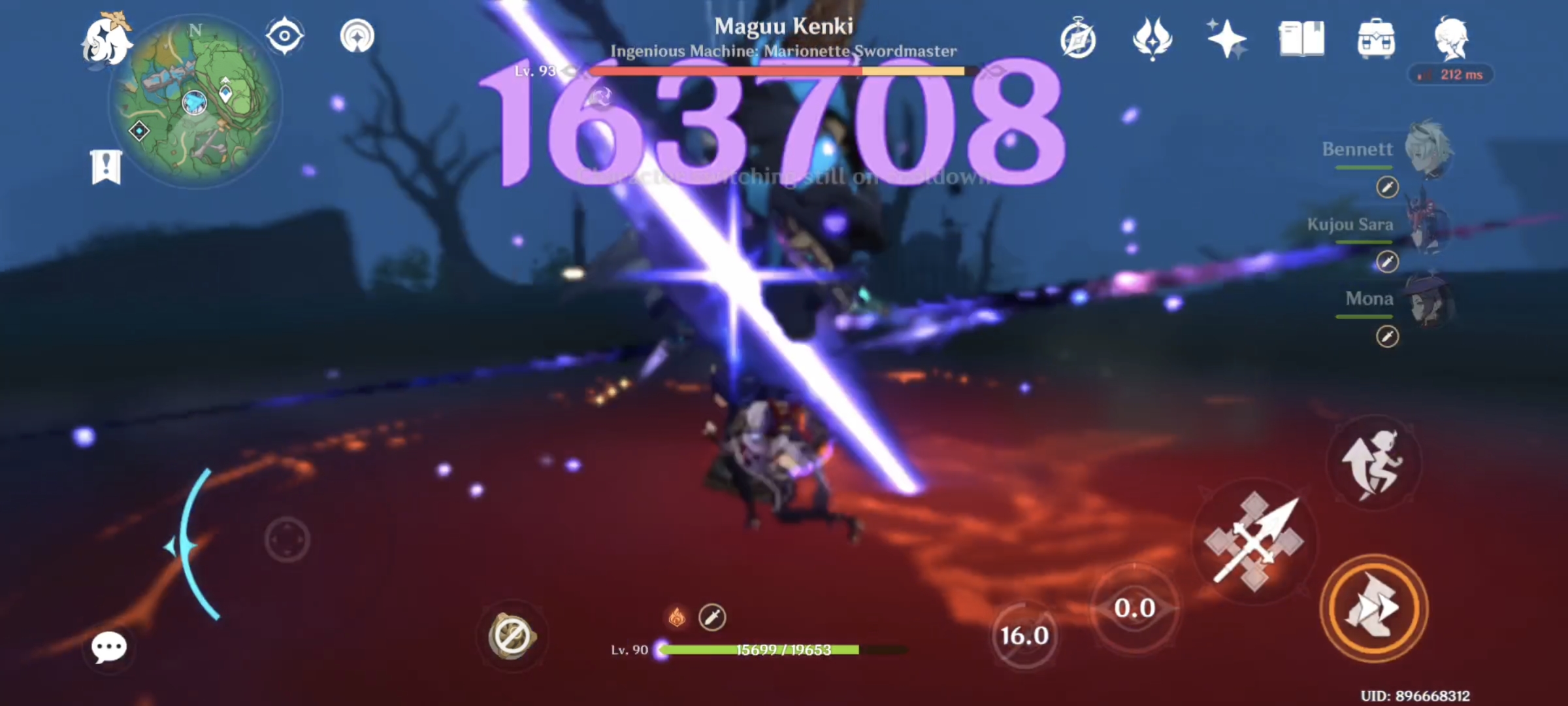Viewport: 1568px width, 706px height.
Task: Activate Elemental Sight
Action: 284,36
